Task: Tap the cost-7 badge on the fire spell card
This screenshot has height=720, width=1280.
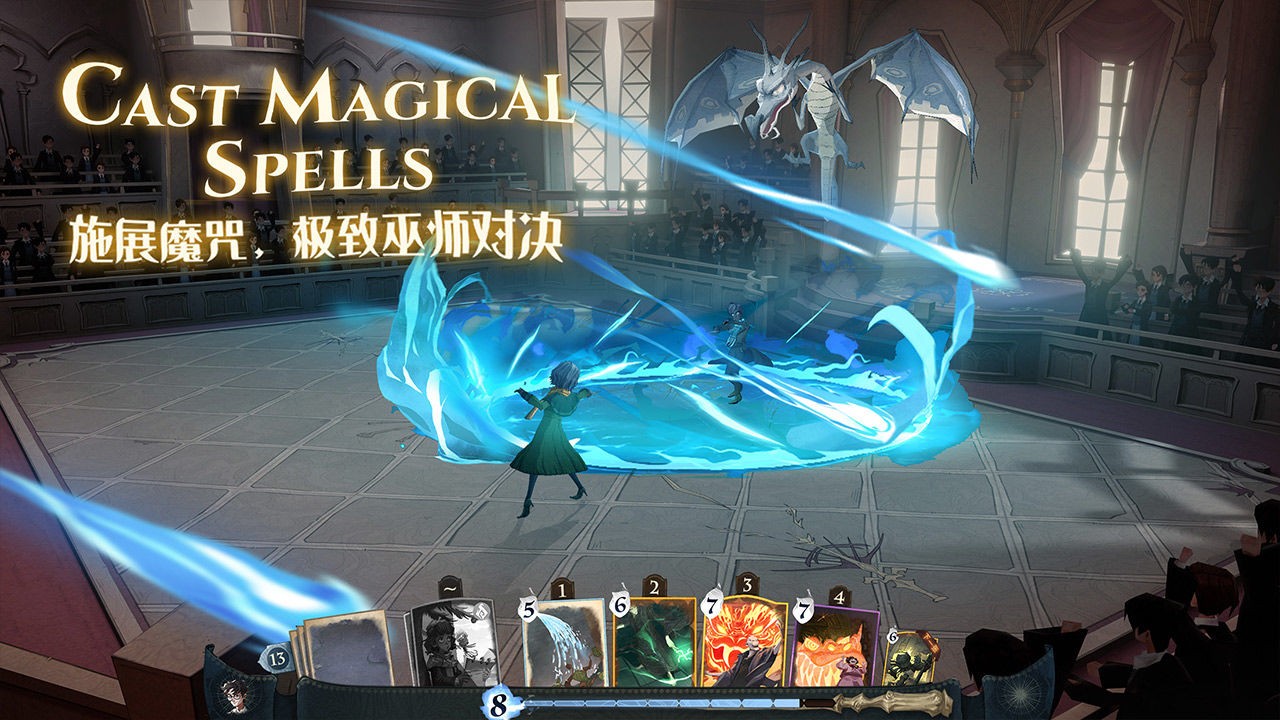Action: 711,606
